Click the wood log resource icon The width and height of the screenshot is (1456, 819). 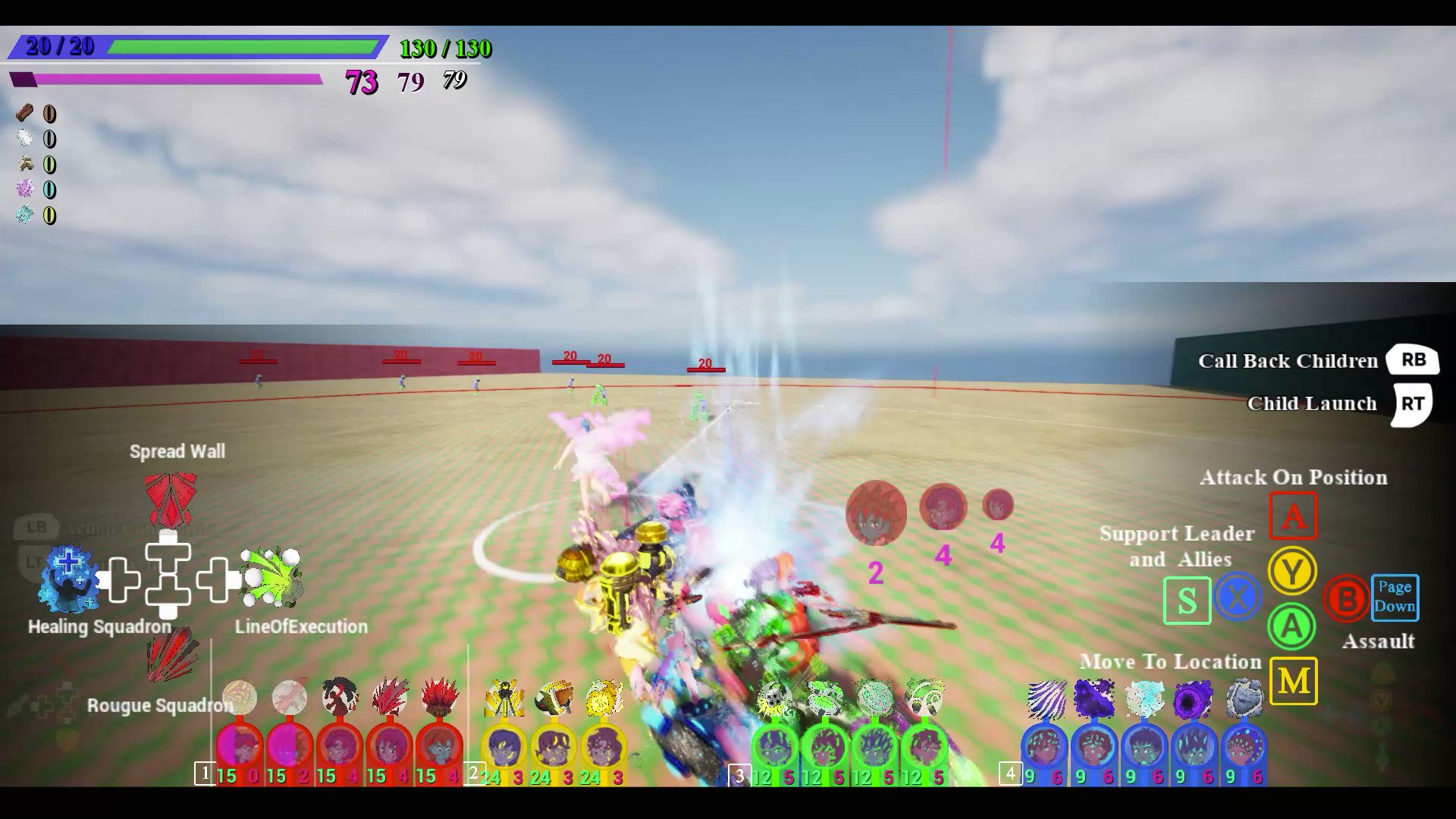25,114
